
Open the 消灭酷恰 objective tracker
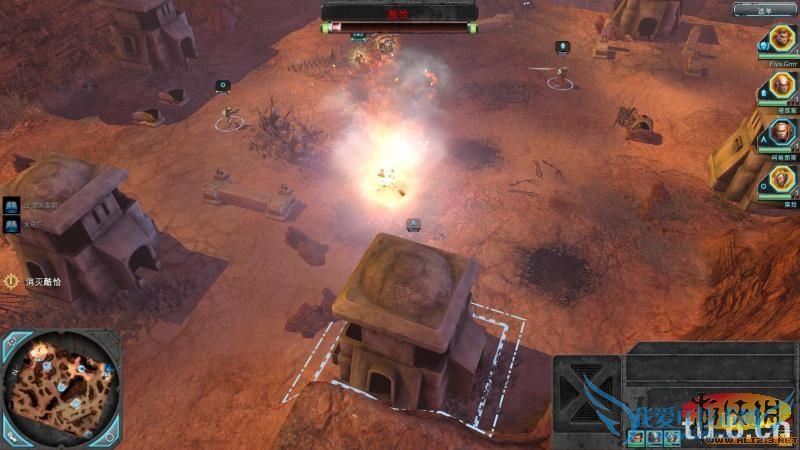point(14,282)
